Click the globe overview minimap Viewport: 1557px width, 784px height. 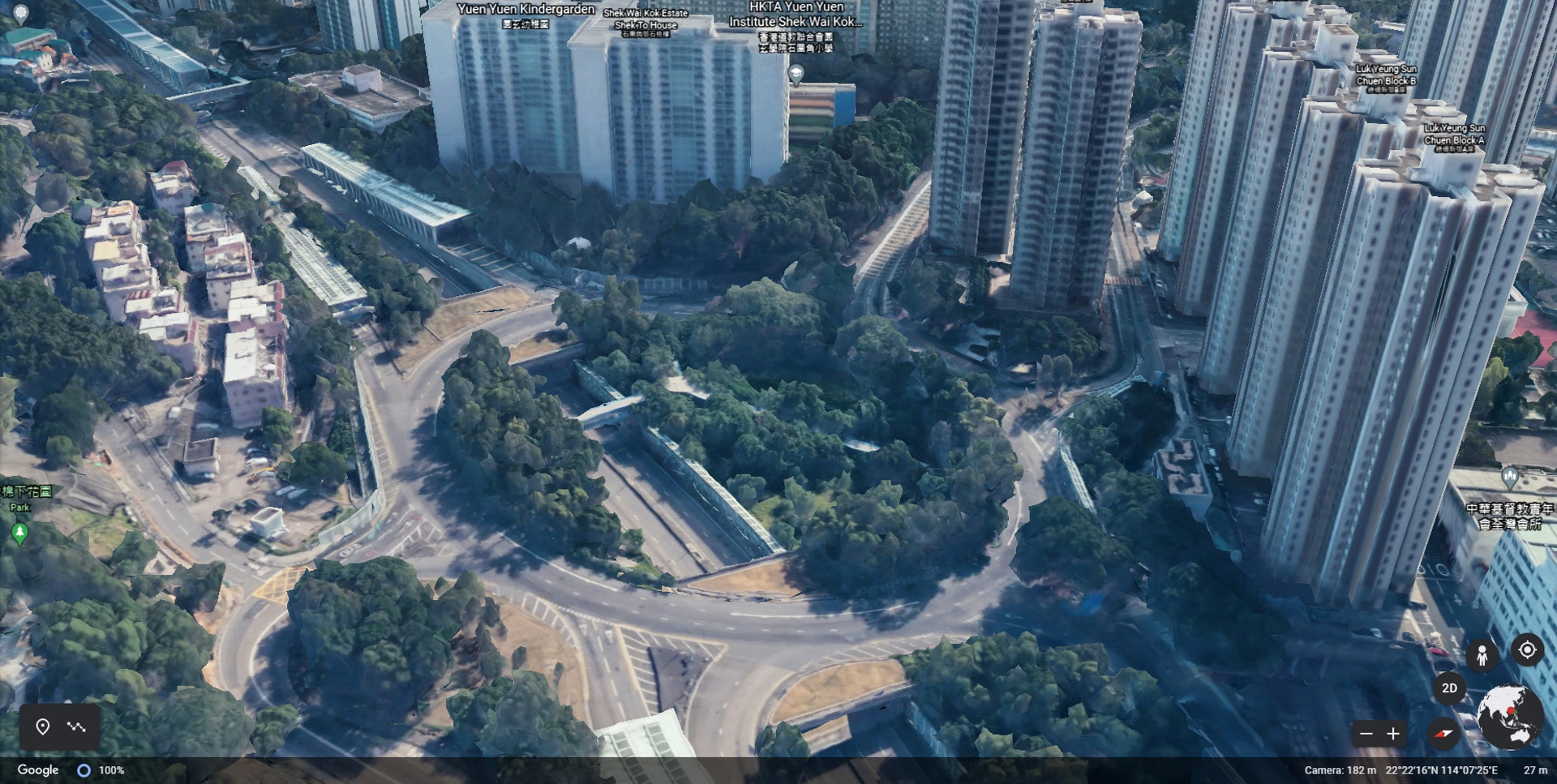(x=1509, y=717)
